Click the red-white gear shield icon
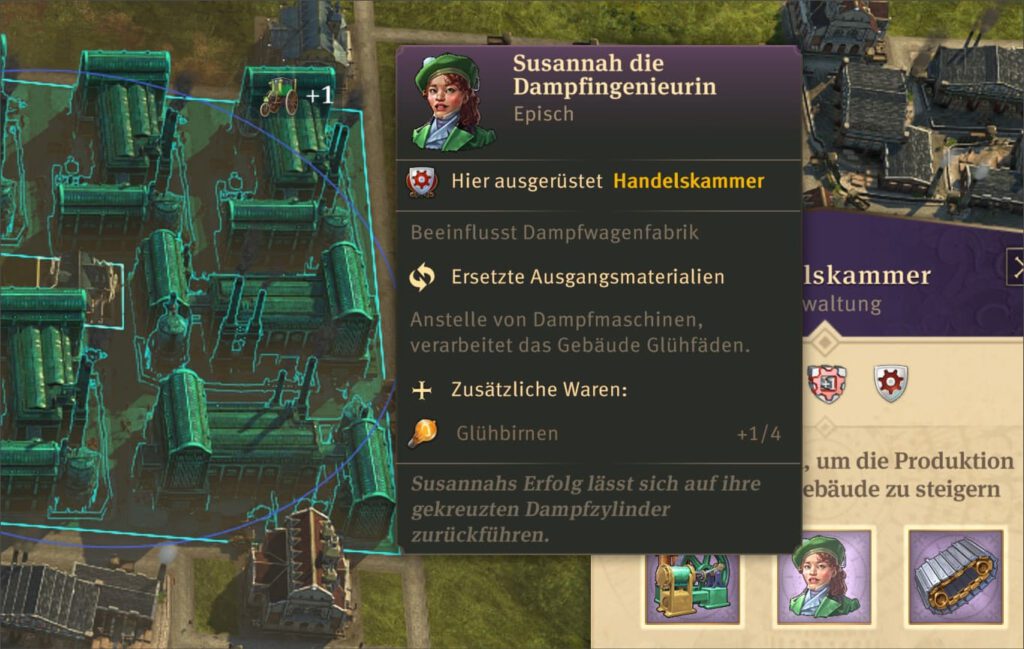The width and height of the screenshot is (1024, 649). [x=827, y=383]
